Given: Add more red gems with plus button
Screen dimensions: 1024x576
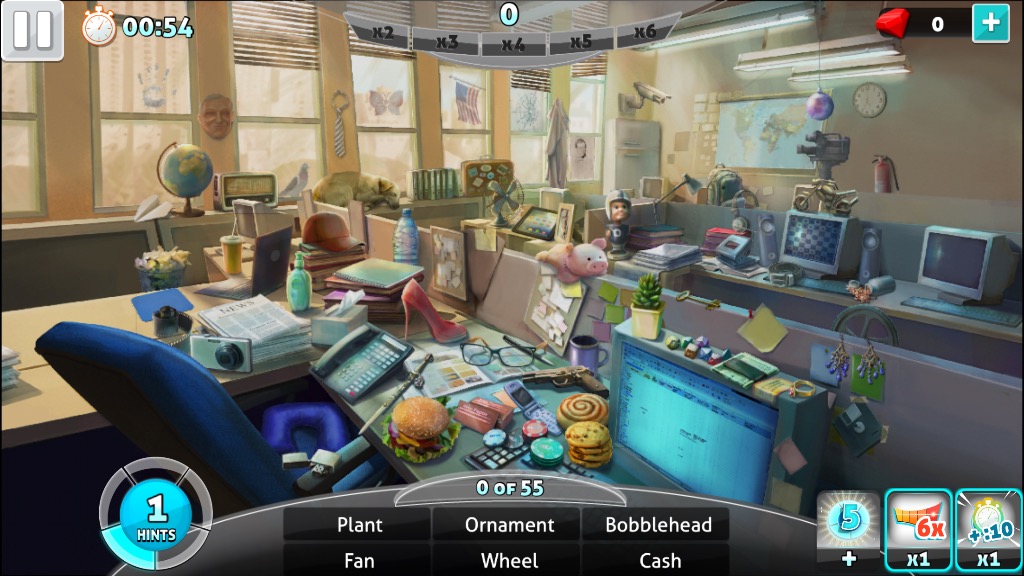Looking at the screenshot, I should click(x=990, y=23).
